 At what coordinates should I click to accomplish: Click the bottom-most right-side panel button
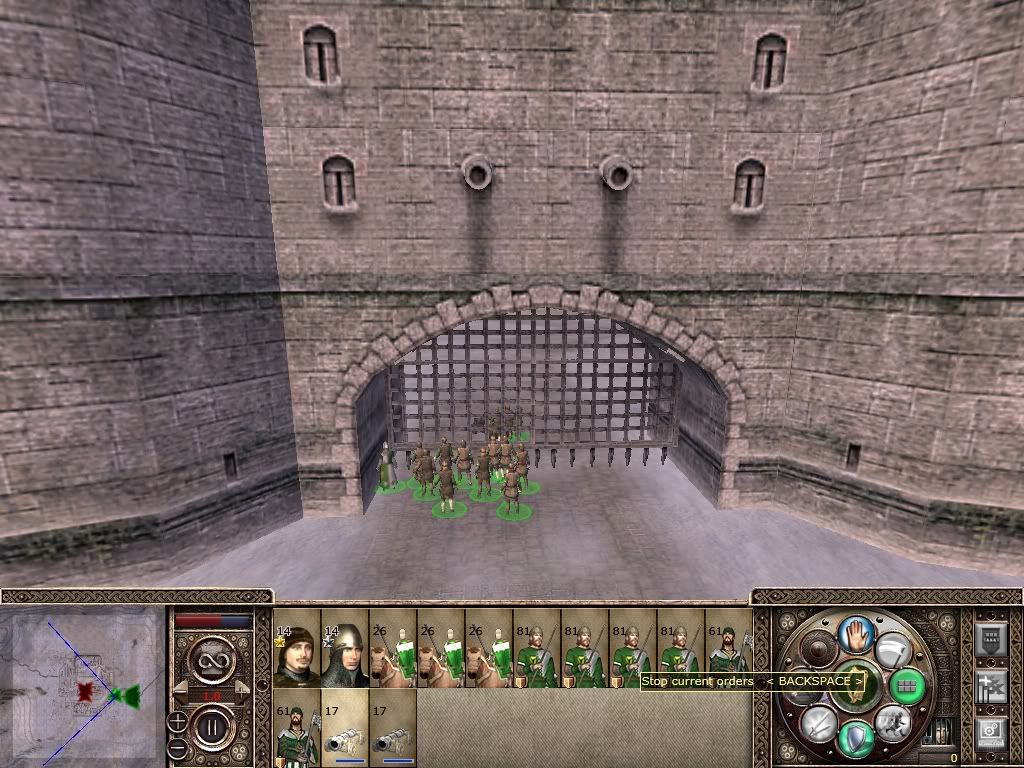[x=990, y=733]
